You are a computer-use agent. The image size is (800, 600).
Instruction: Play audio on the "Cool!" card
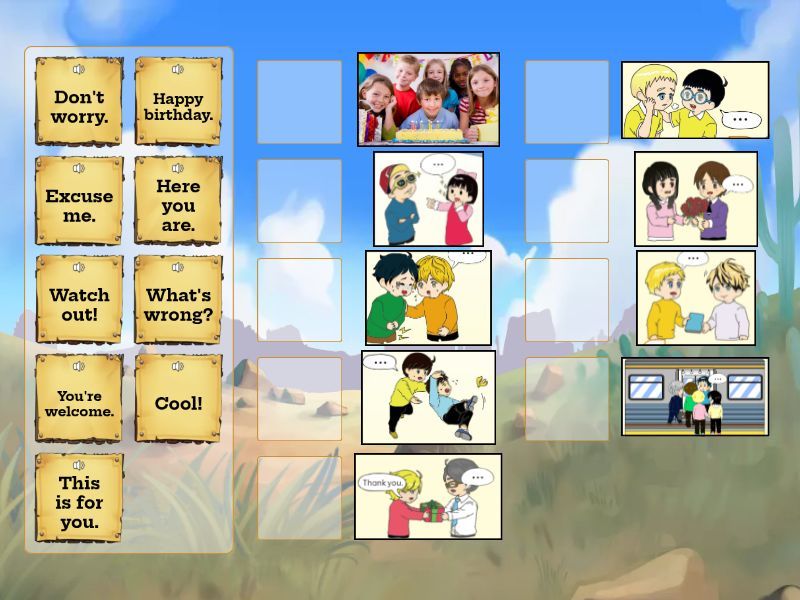point(178,366)
